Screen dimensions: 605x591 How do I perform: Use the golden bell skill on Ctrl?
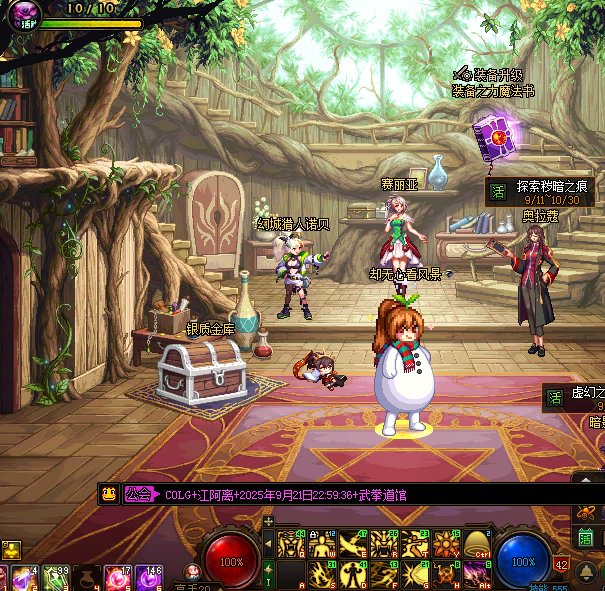[x=476, y=544]
